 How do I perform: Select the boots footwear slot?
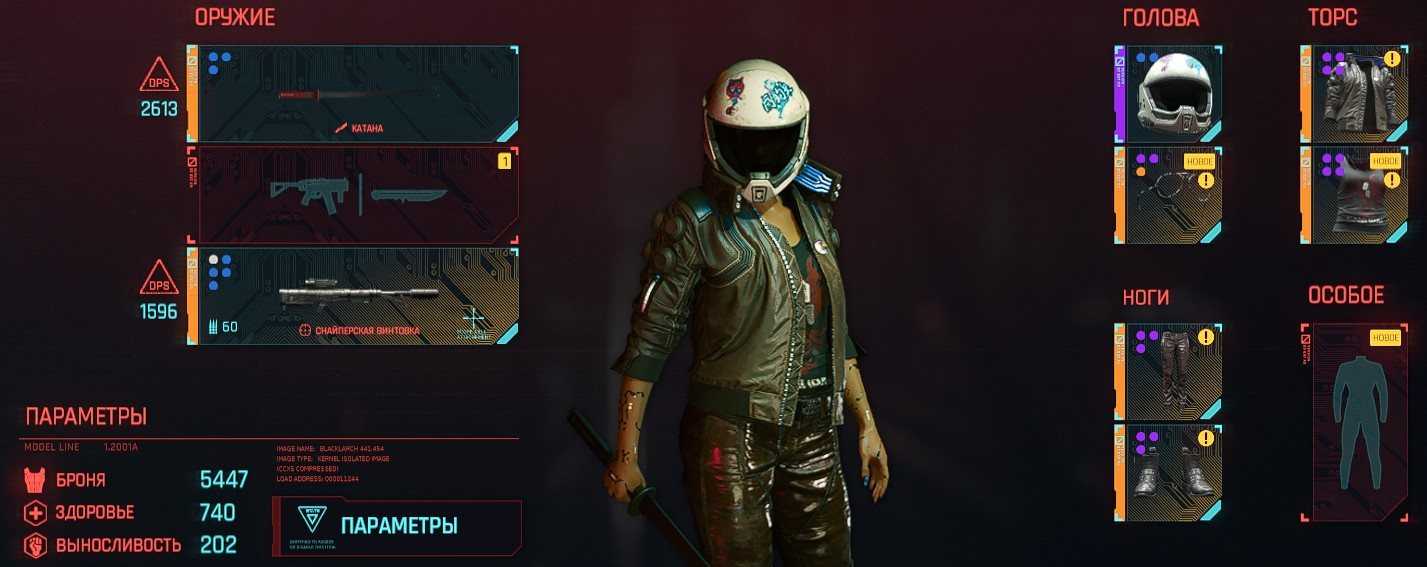1169,472
